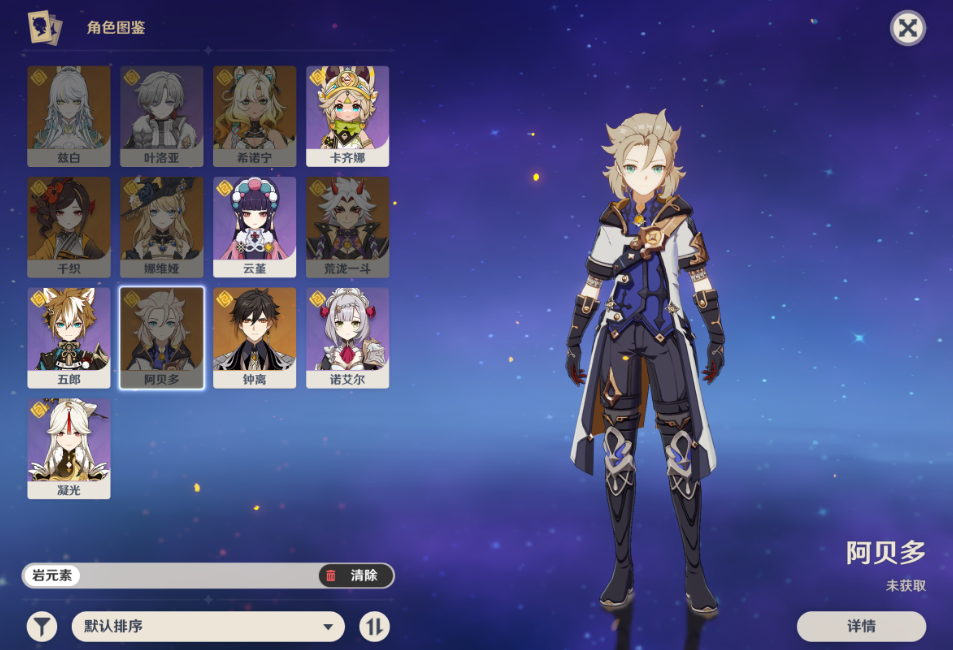The image size is (953, 650).
Task: Pick the 卡齐娜 character card
Action: [x=347, y=116]
